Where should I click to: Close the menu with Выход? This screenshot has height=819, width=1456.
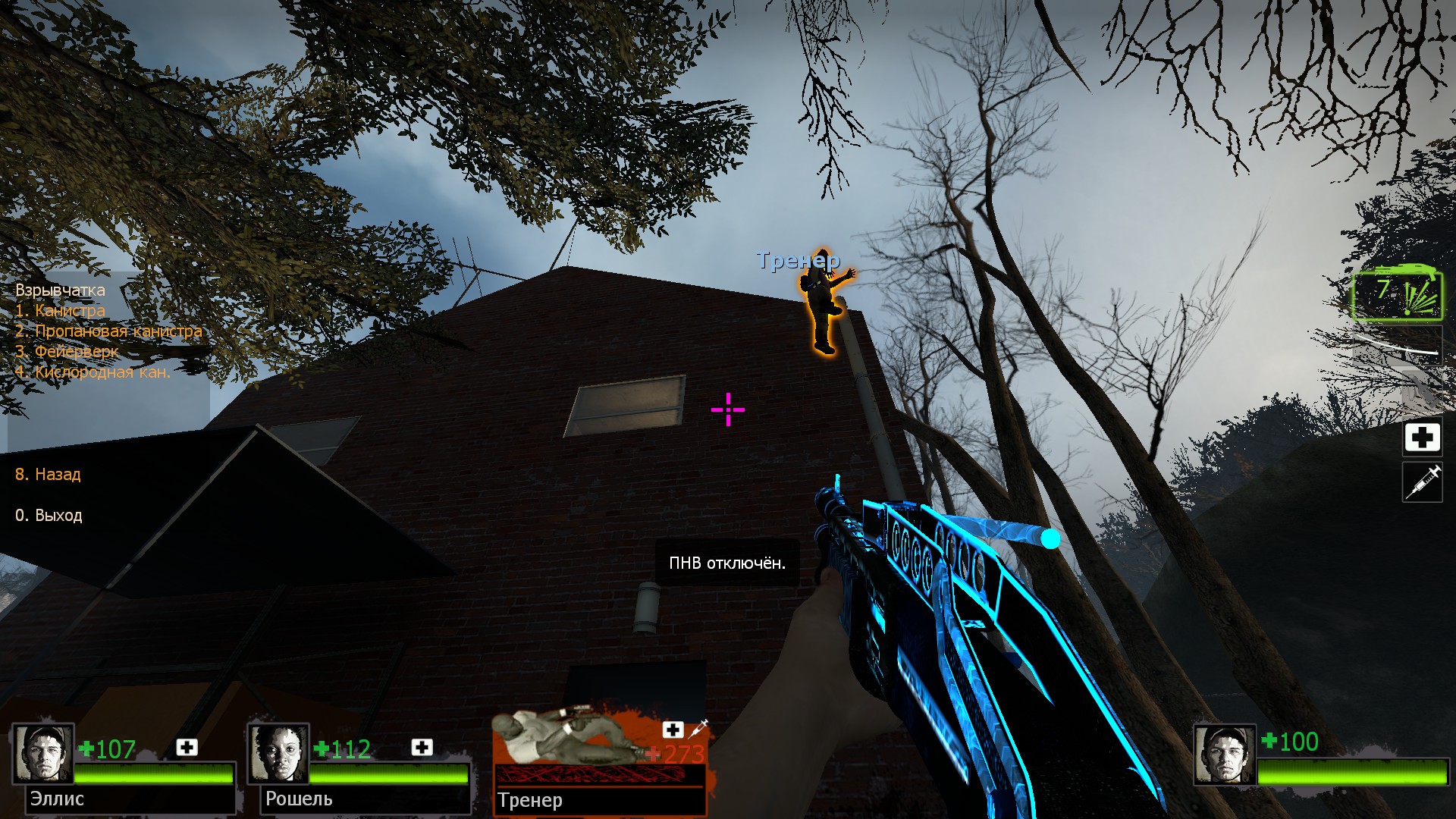(49, 516)
